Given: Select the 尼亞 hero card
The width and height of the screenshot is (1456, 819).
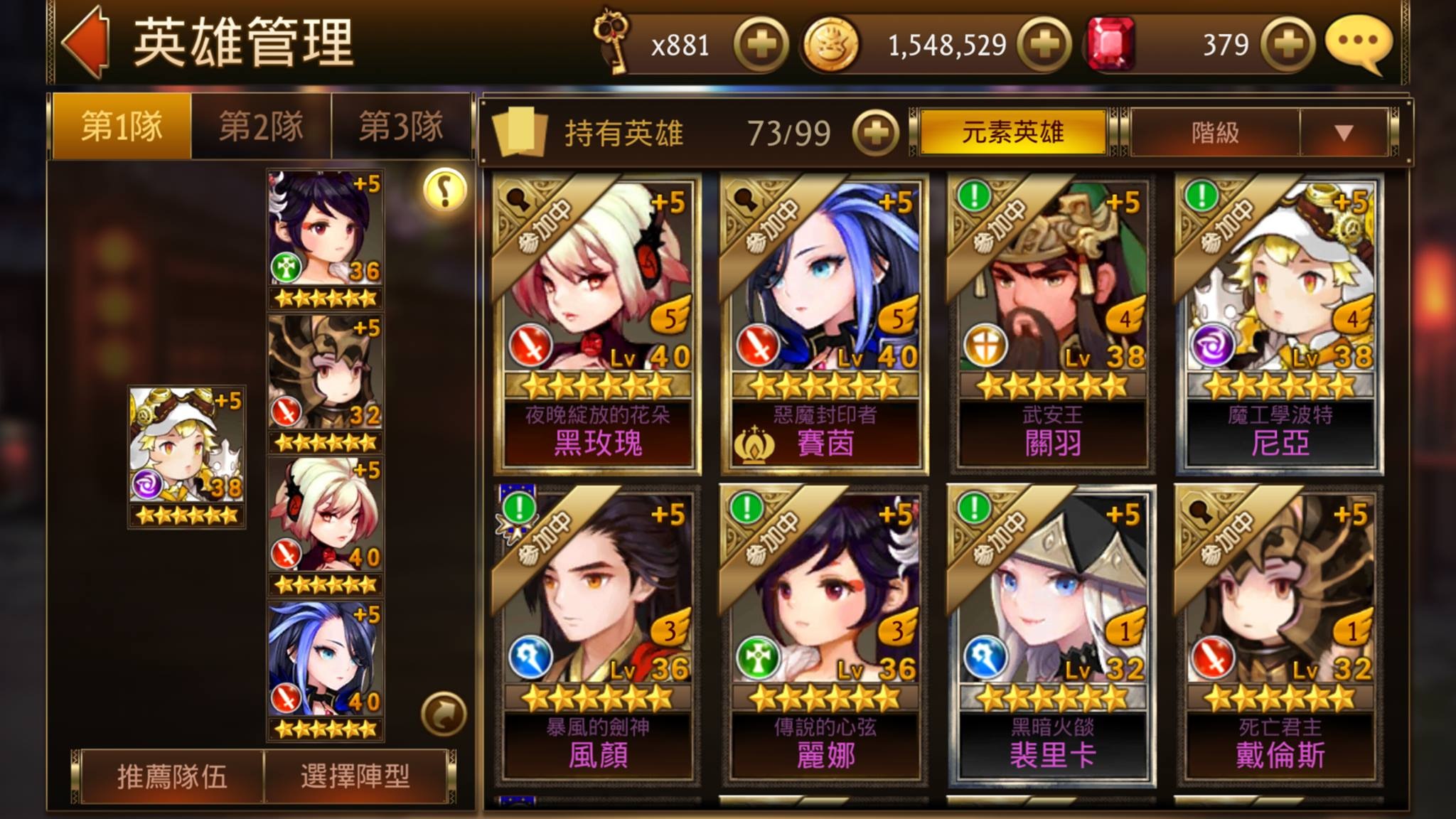Looking at the screenshot, I should [x=1280, y=323].
